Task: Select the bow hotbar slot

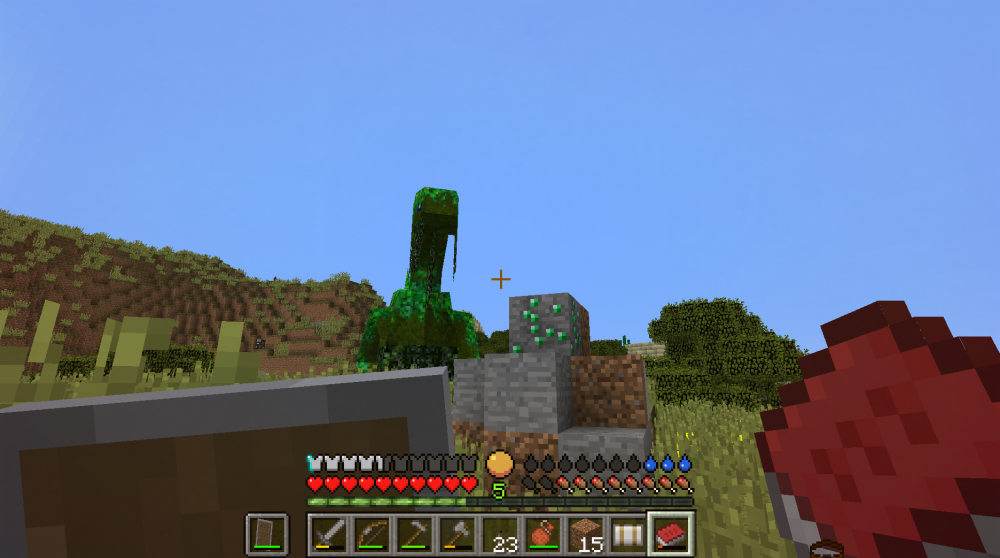Action: 371,534
